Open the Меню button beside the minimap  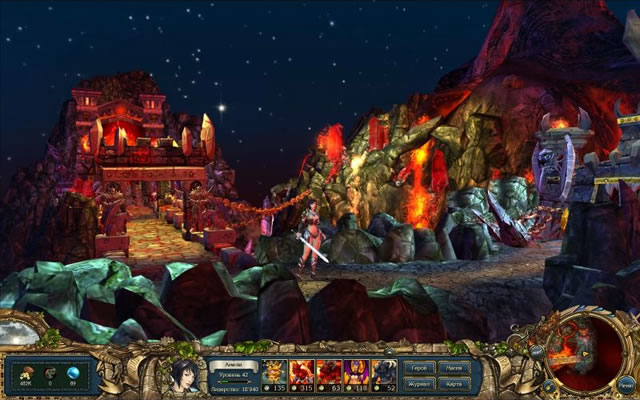coord(625,381)
